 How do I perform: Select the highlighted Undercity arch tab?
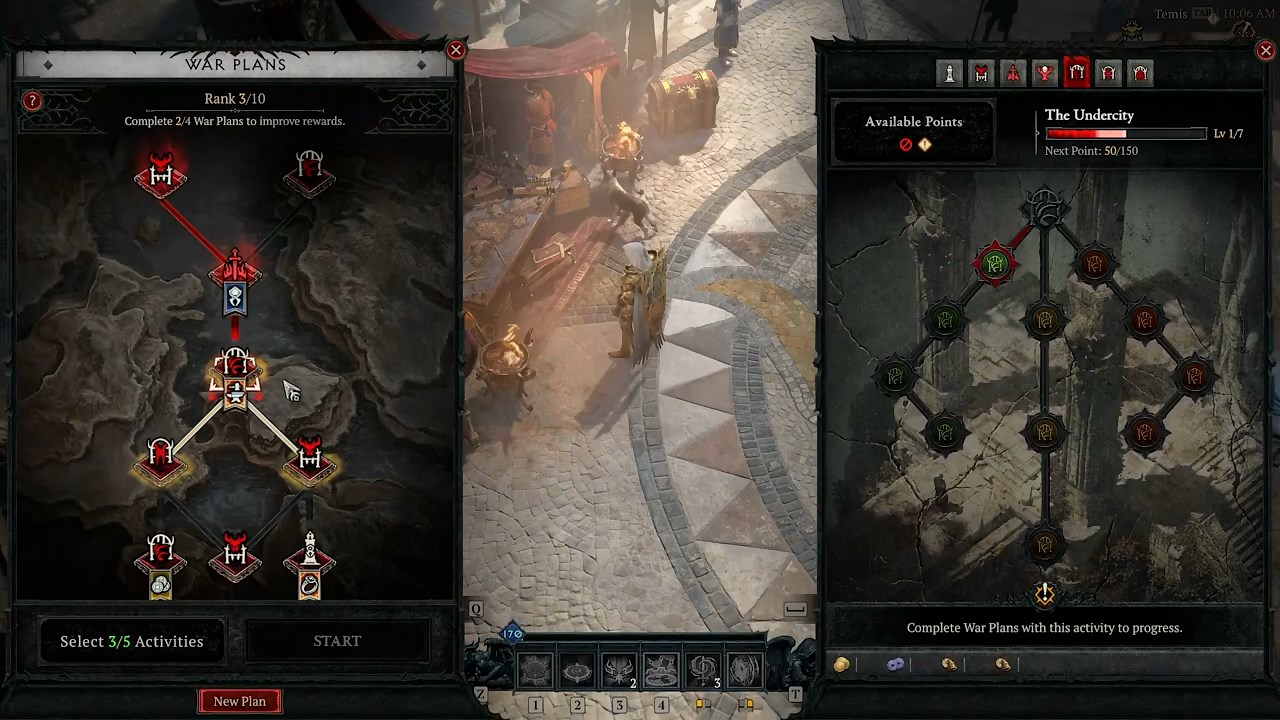click(x=1076, y=73)
